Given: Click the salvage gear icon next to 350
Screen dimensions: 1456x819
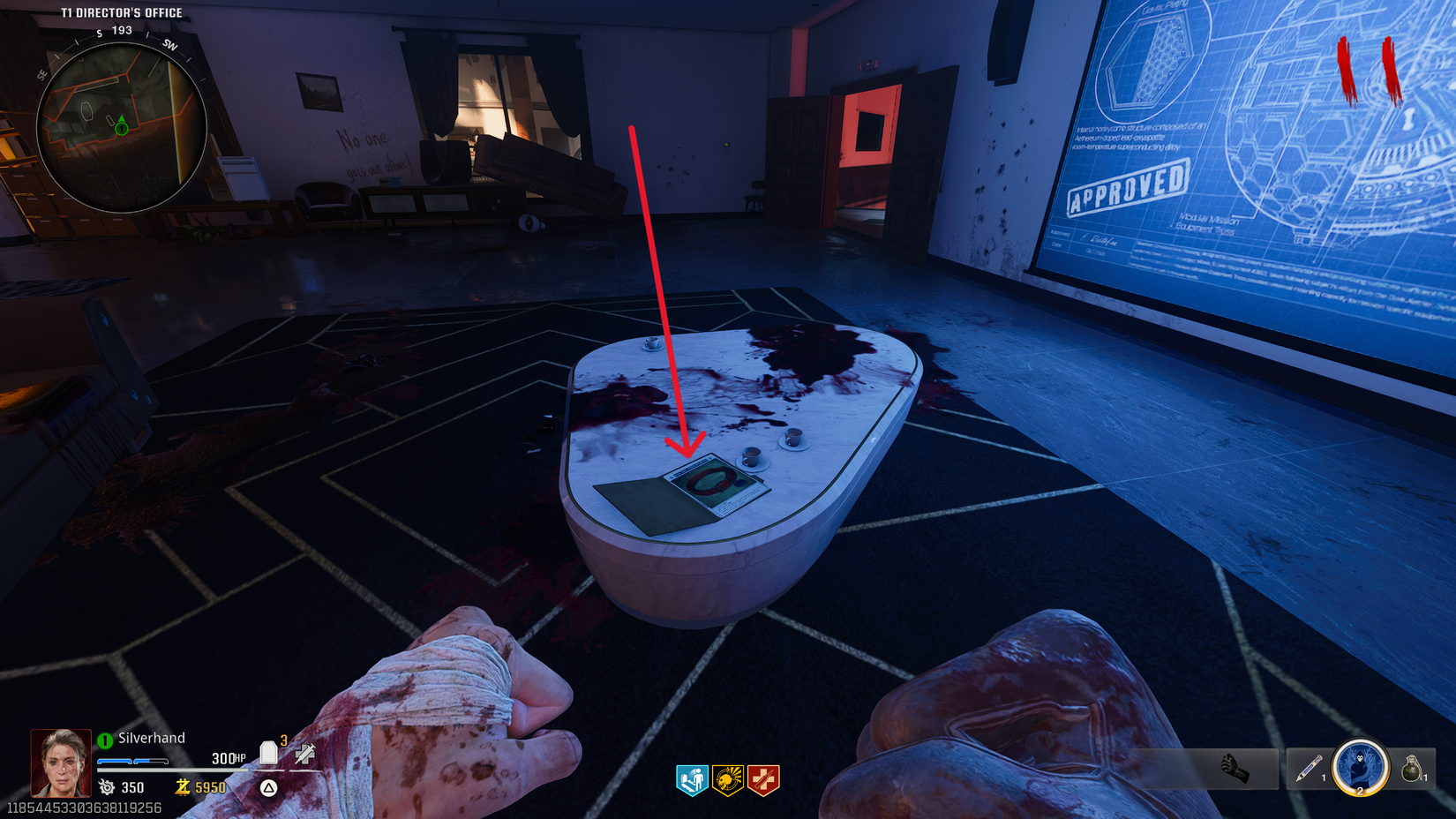Looking at the screenshot, I should (108, 787).
